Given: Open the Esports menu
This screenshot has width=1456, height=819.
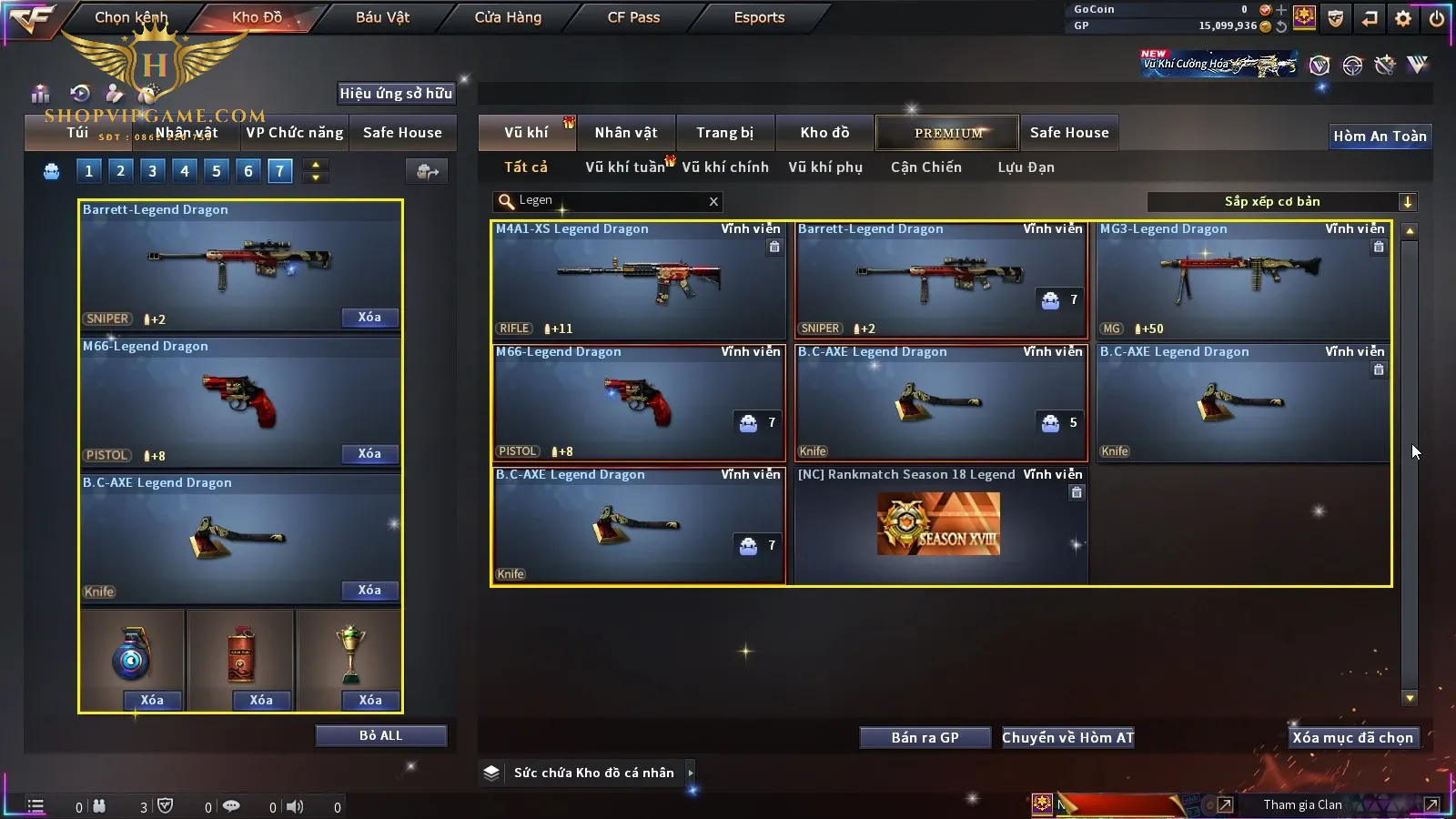Looking at the screenshot, I should point(759,17).
